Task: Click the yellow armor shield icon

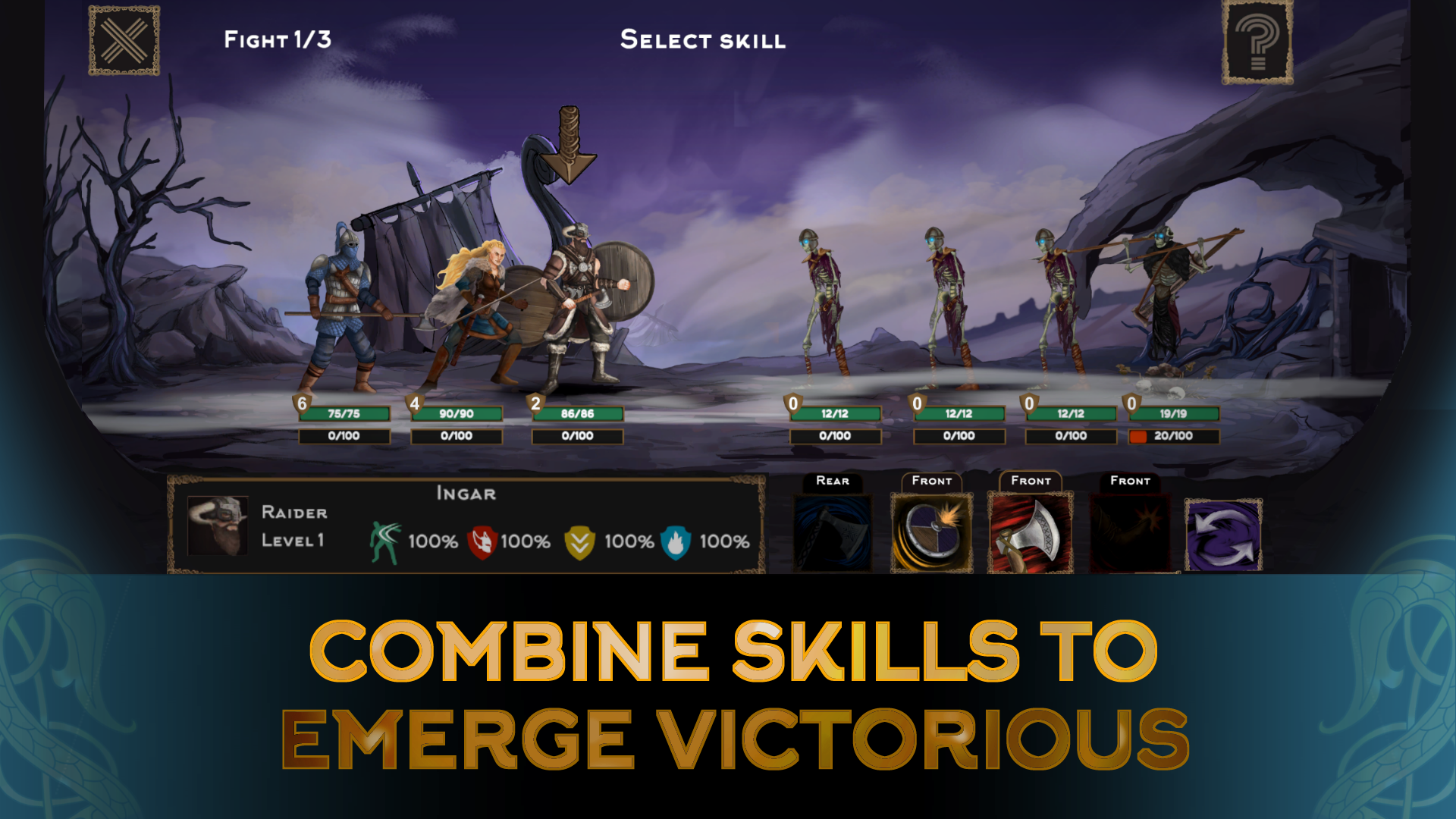Action: 581,541
